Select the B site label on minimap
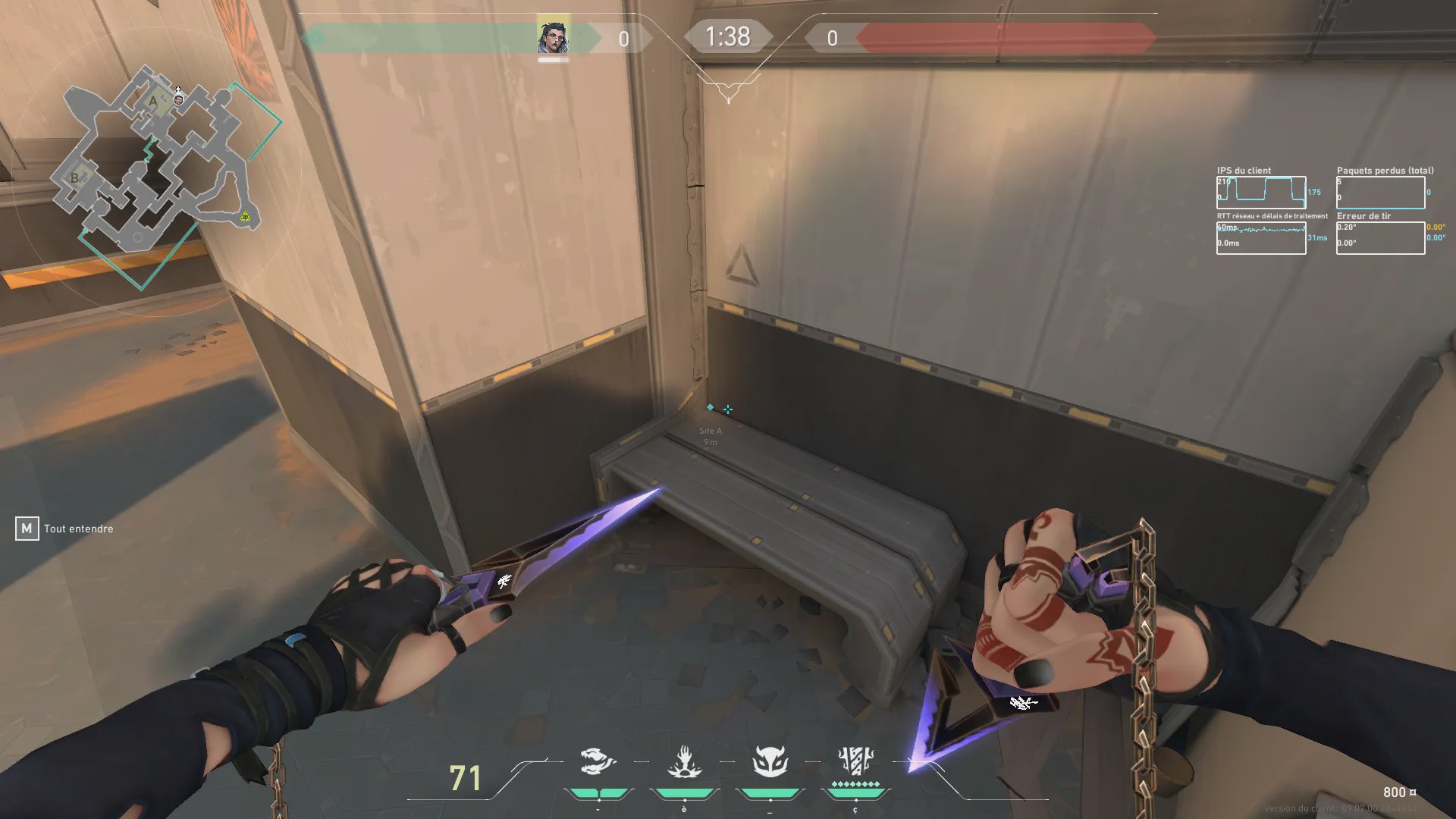Image resolution: width=1456 pixels, height=819 pixels. click(x=74, y=178)
